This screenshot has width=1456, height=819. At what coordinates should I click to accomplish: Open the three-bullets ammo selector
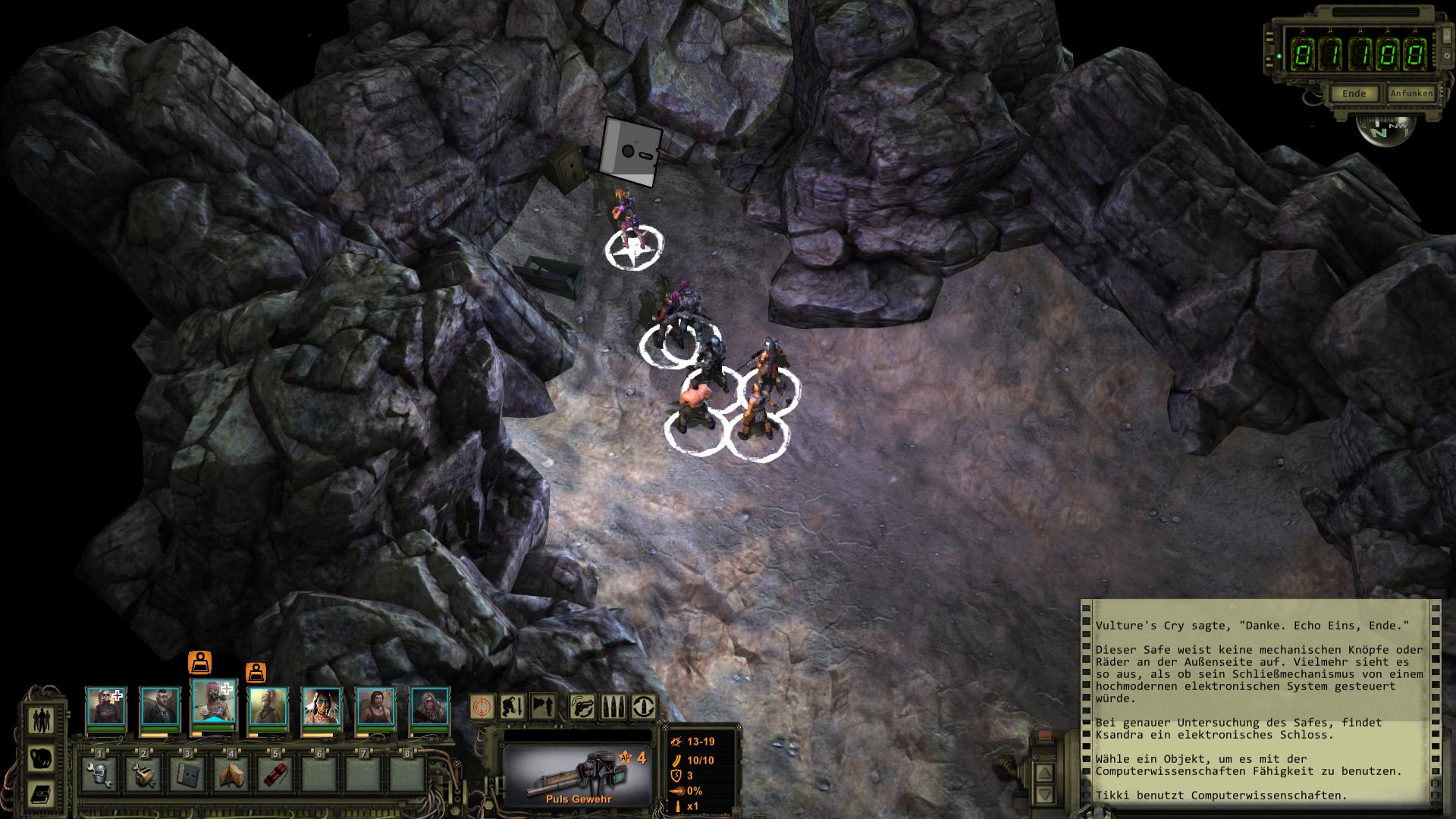pos(613,707)
